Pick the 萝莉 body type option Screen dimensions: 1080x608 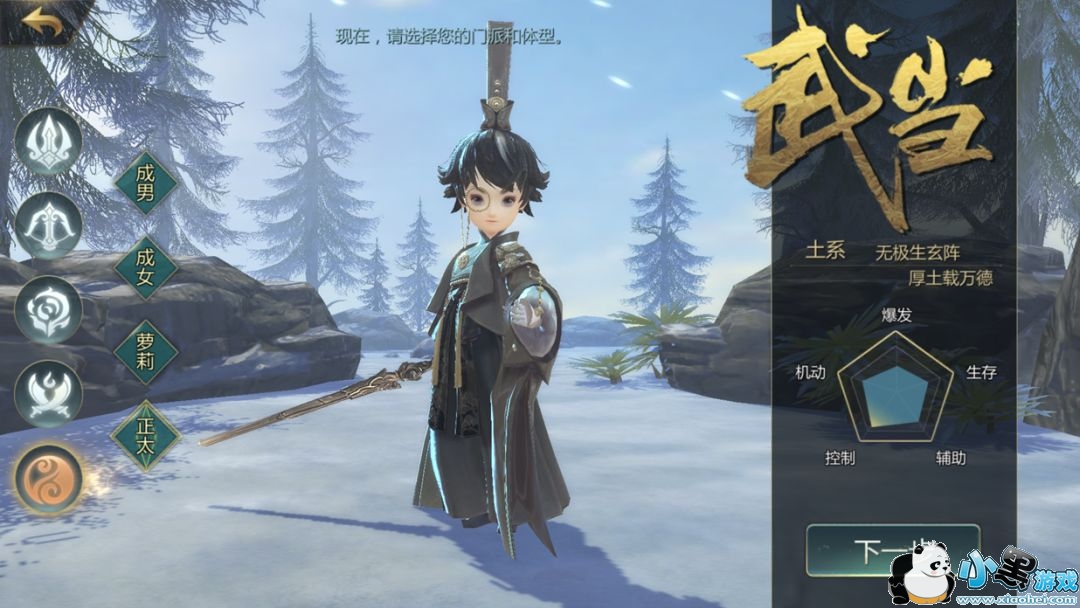click(x=146, y=351)
